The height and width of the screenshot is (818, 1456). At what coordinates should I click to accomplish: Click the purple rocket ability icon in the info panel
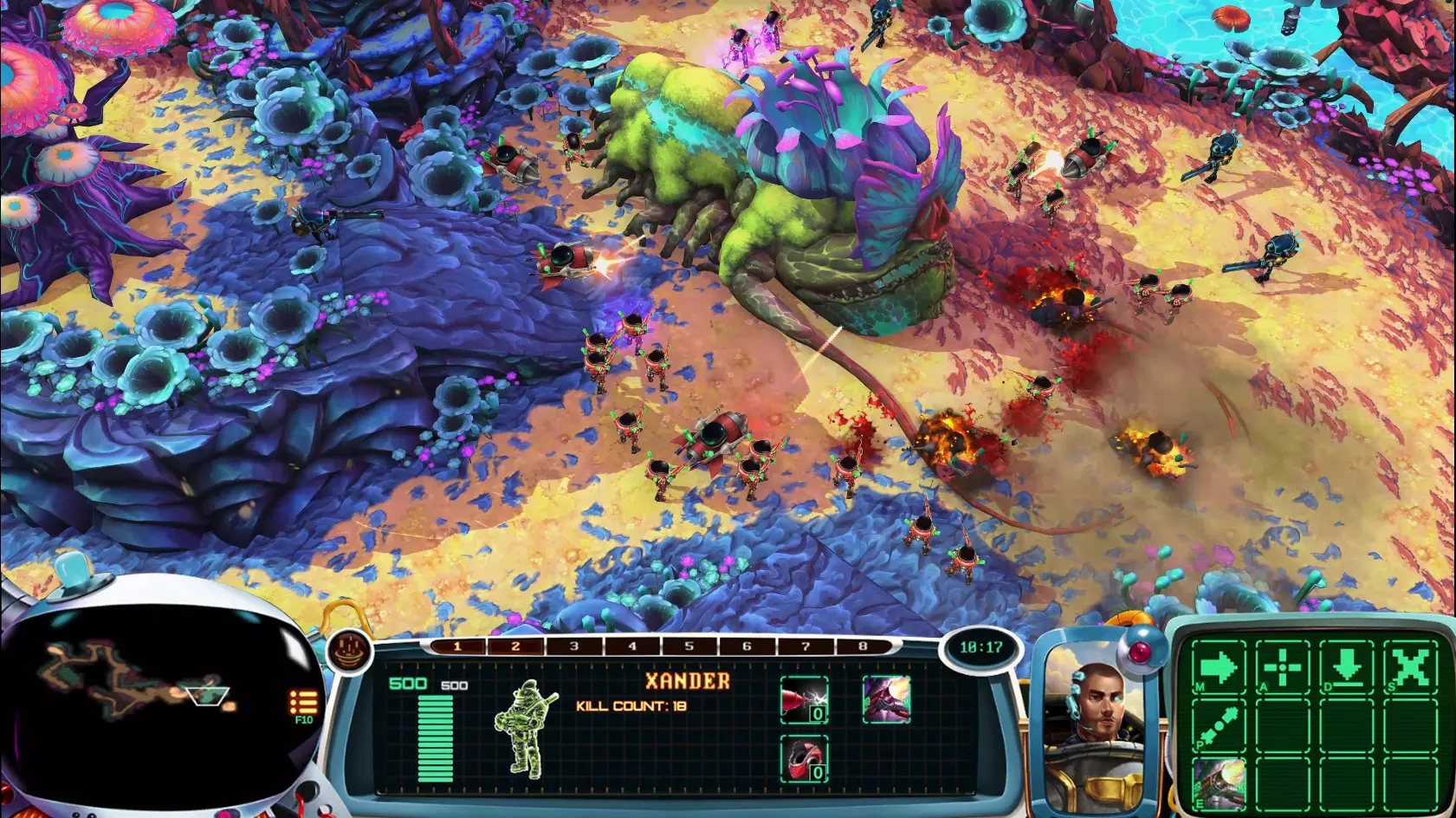[886, 700]
